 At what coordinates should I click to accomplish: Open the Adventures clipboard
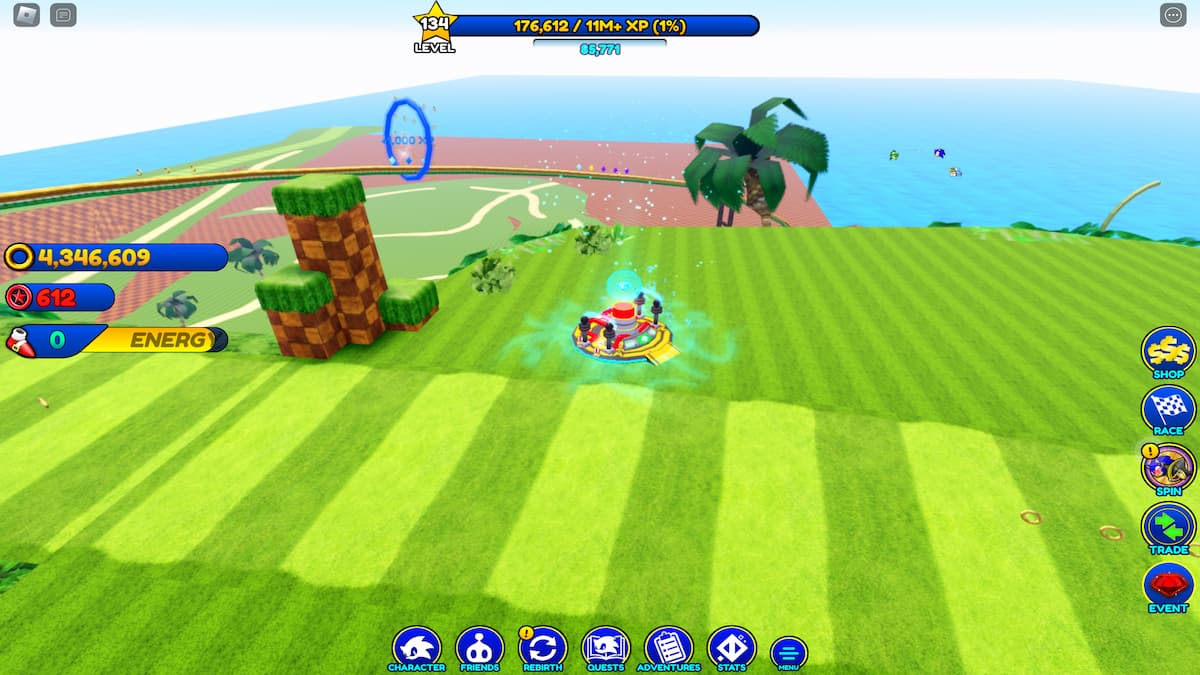(669, 648)
